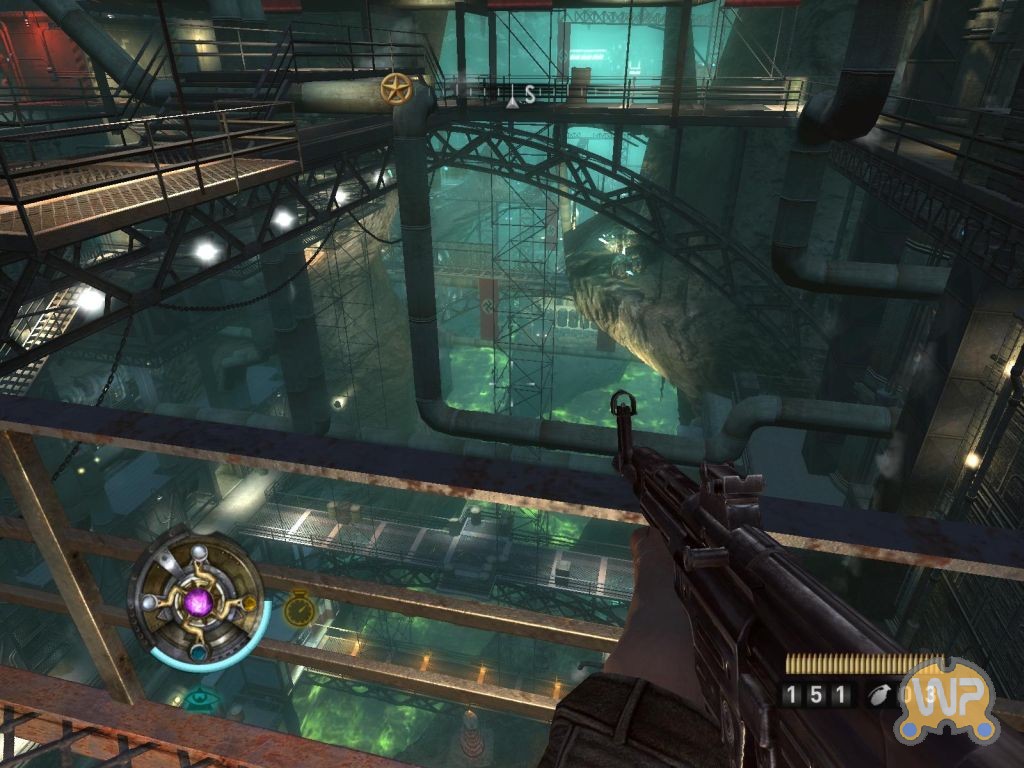Toggle the teal eye Veil sight icon

(201, 698)
